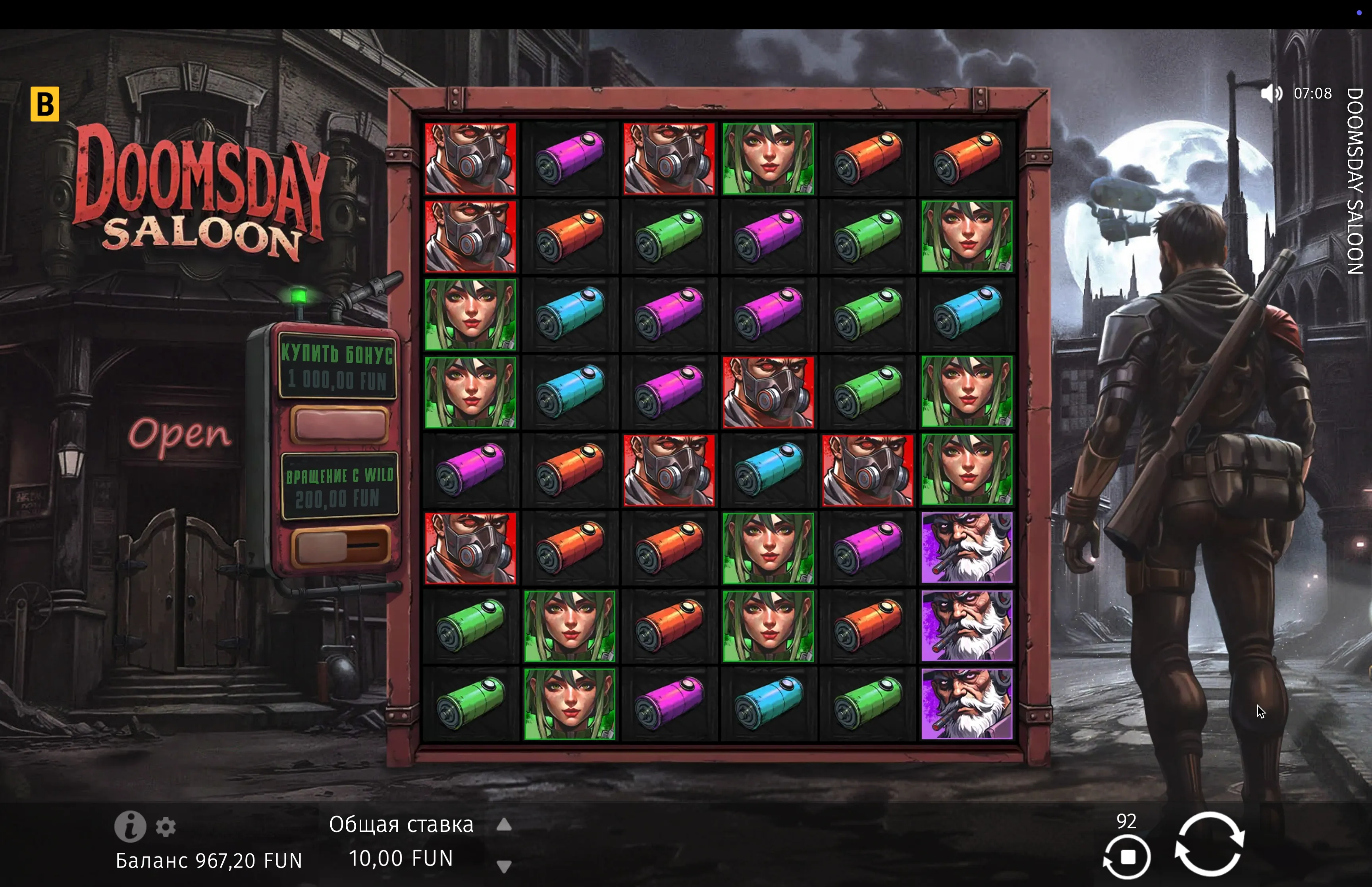Activate the Wild spin switch

339,546
